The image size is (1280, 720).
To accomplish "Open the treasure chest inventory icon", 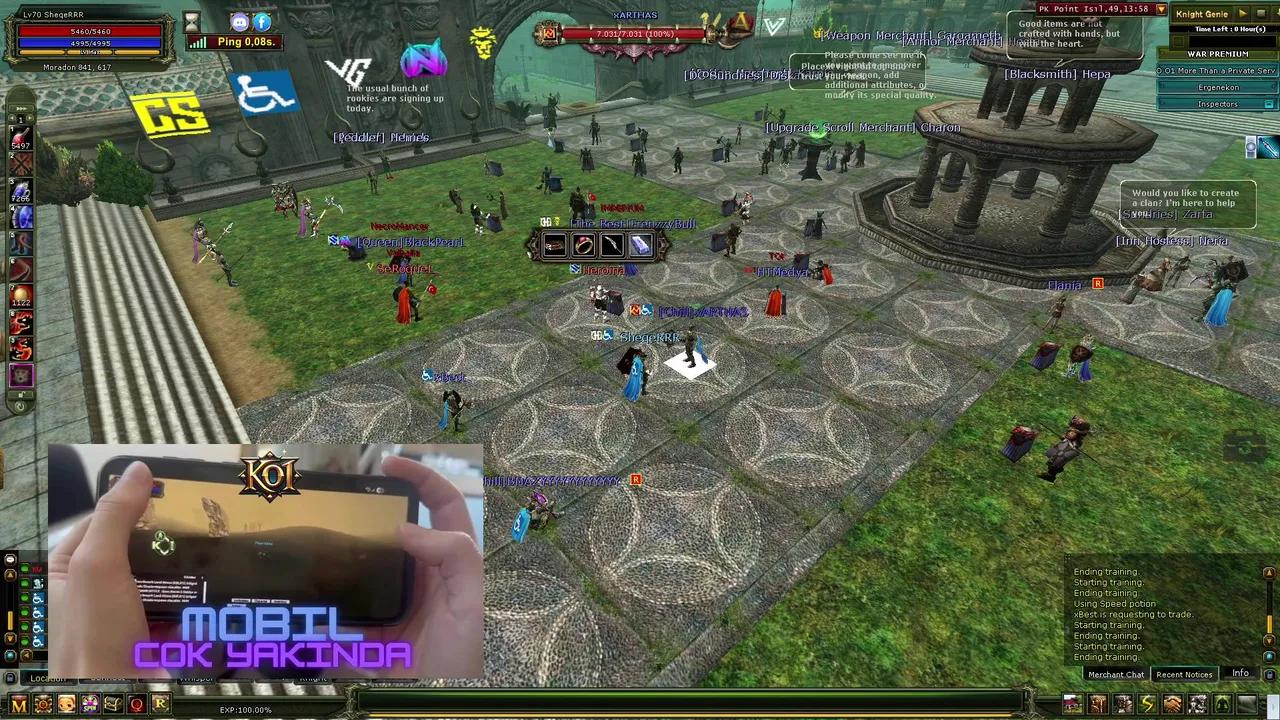I will tap(112, 704).
